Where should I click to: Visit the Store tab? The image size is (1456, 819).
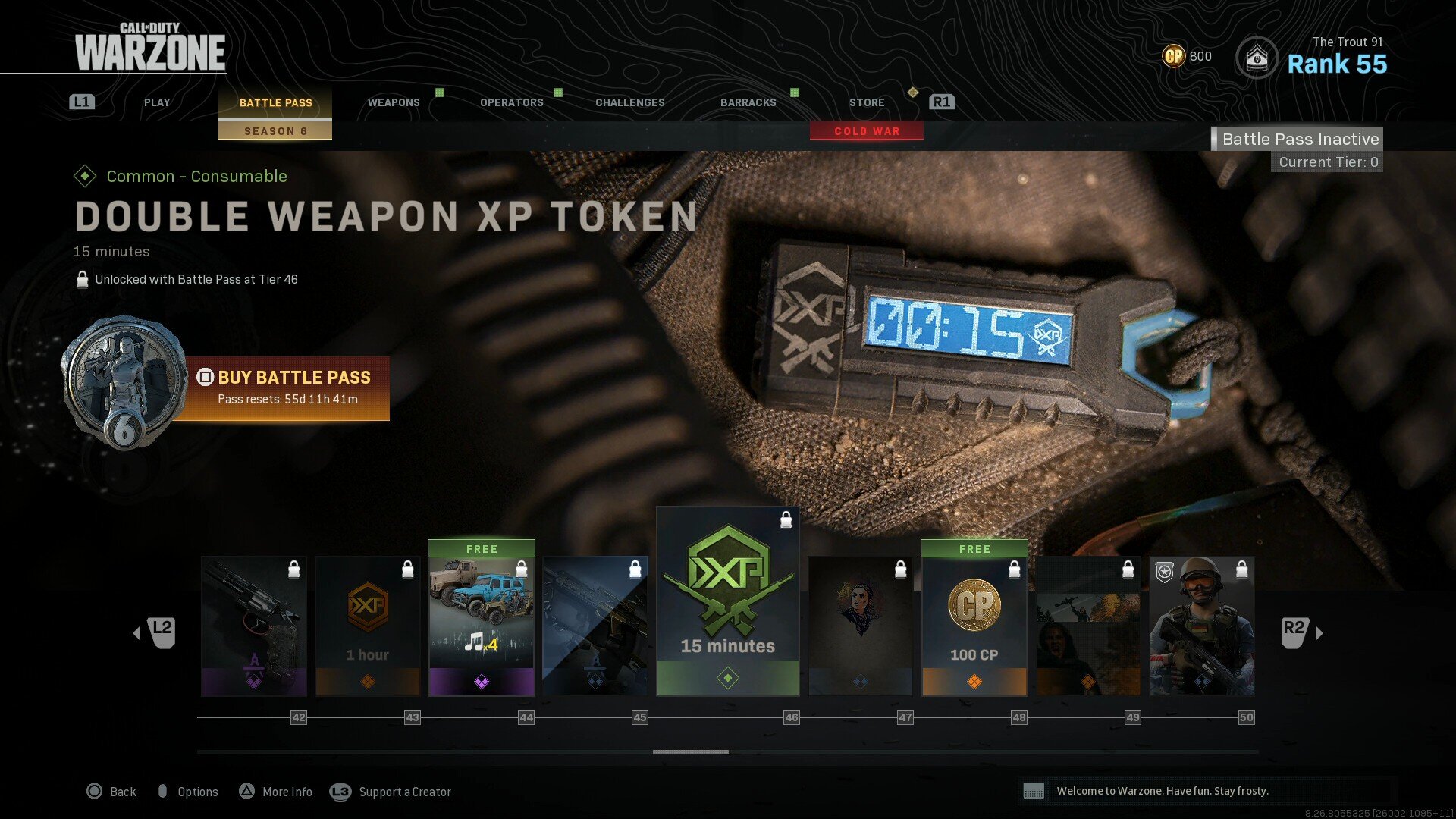(x=867, y=102)
